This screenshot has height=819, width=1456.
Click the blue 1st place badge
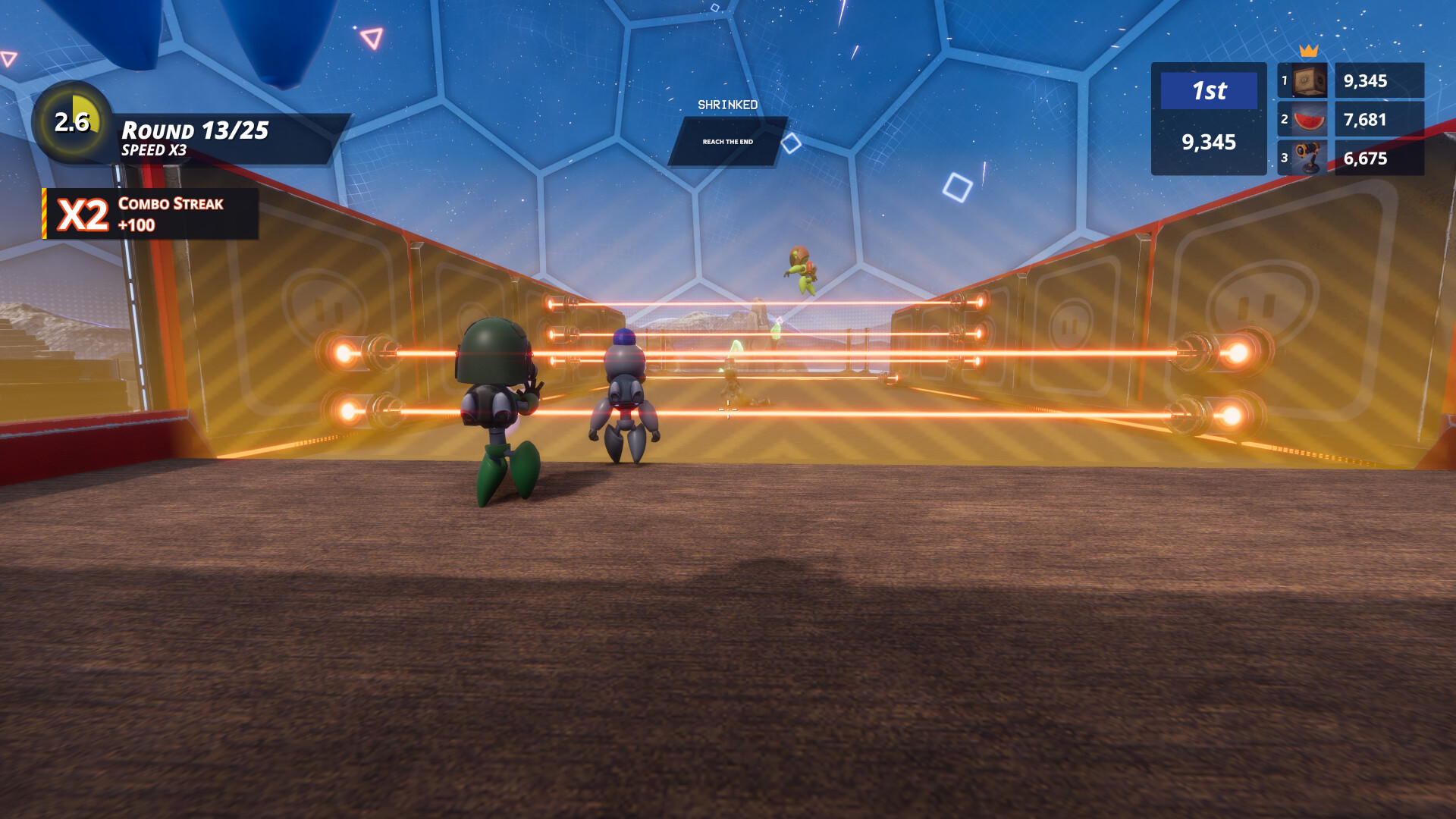[x=1208, y=92]
